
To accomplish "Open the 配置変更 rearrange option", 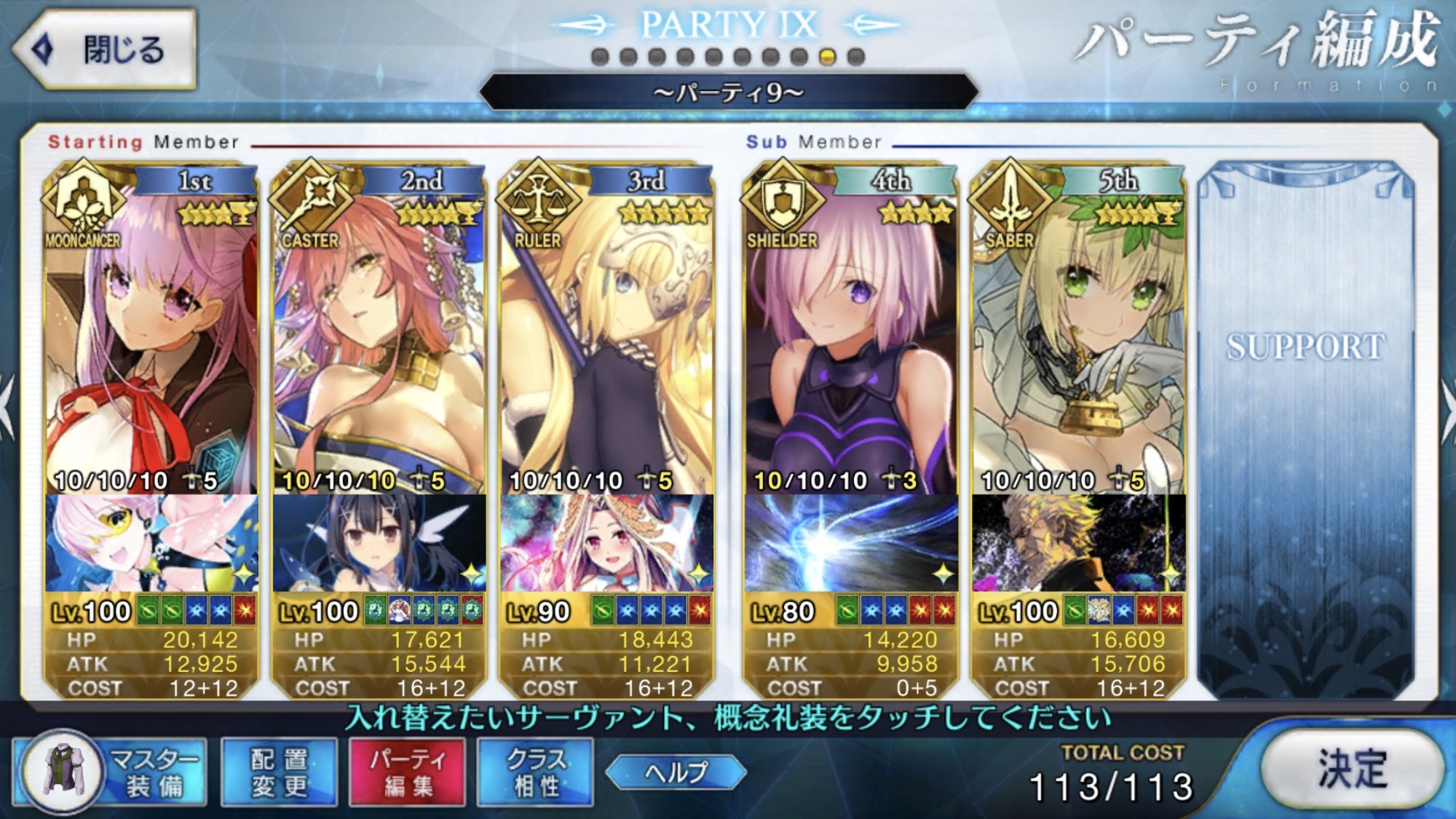I will click(279, 772).
